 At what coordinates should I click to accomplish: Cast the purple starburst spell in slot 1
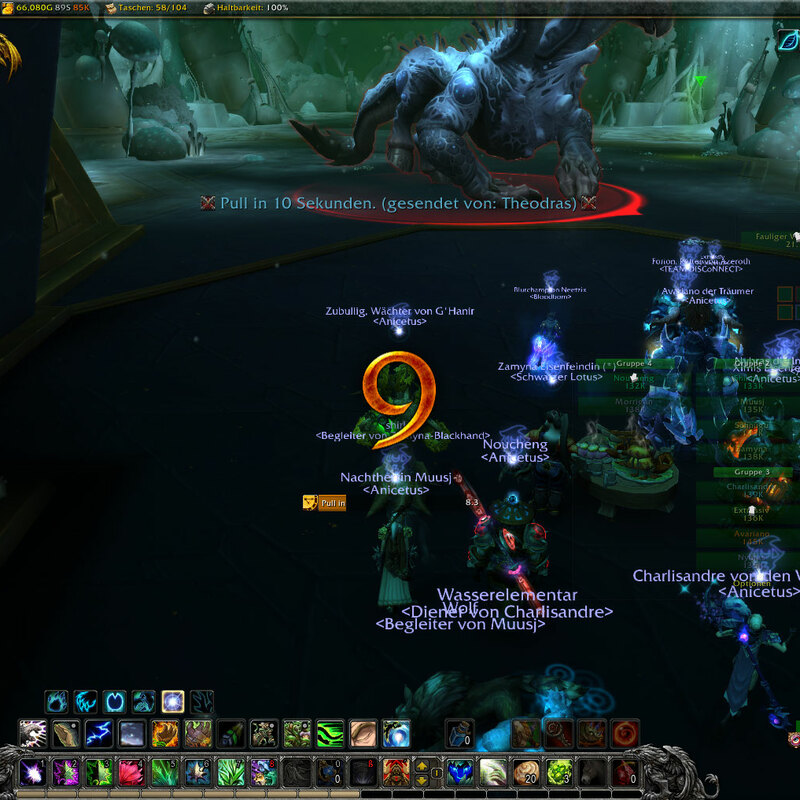(x=34, y=772)
